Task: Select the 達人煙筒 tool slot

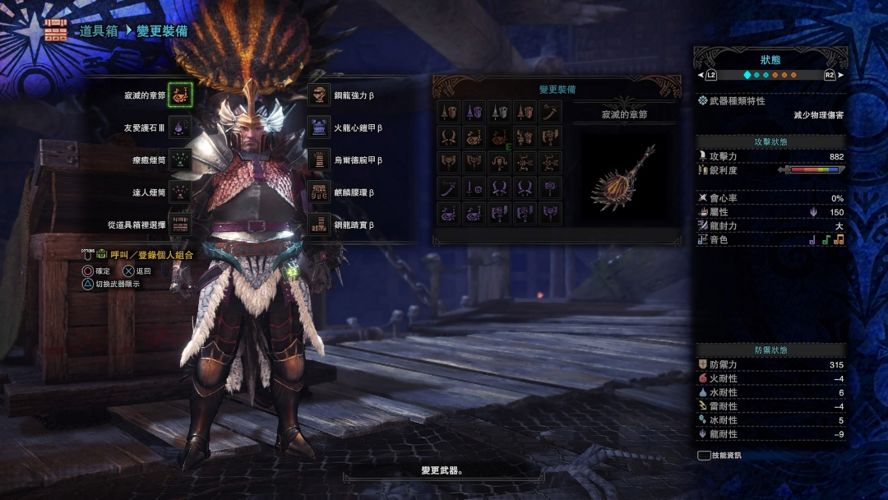Action: tap(180, 192)
